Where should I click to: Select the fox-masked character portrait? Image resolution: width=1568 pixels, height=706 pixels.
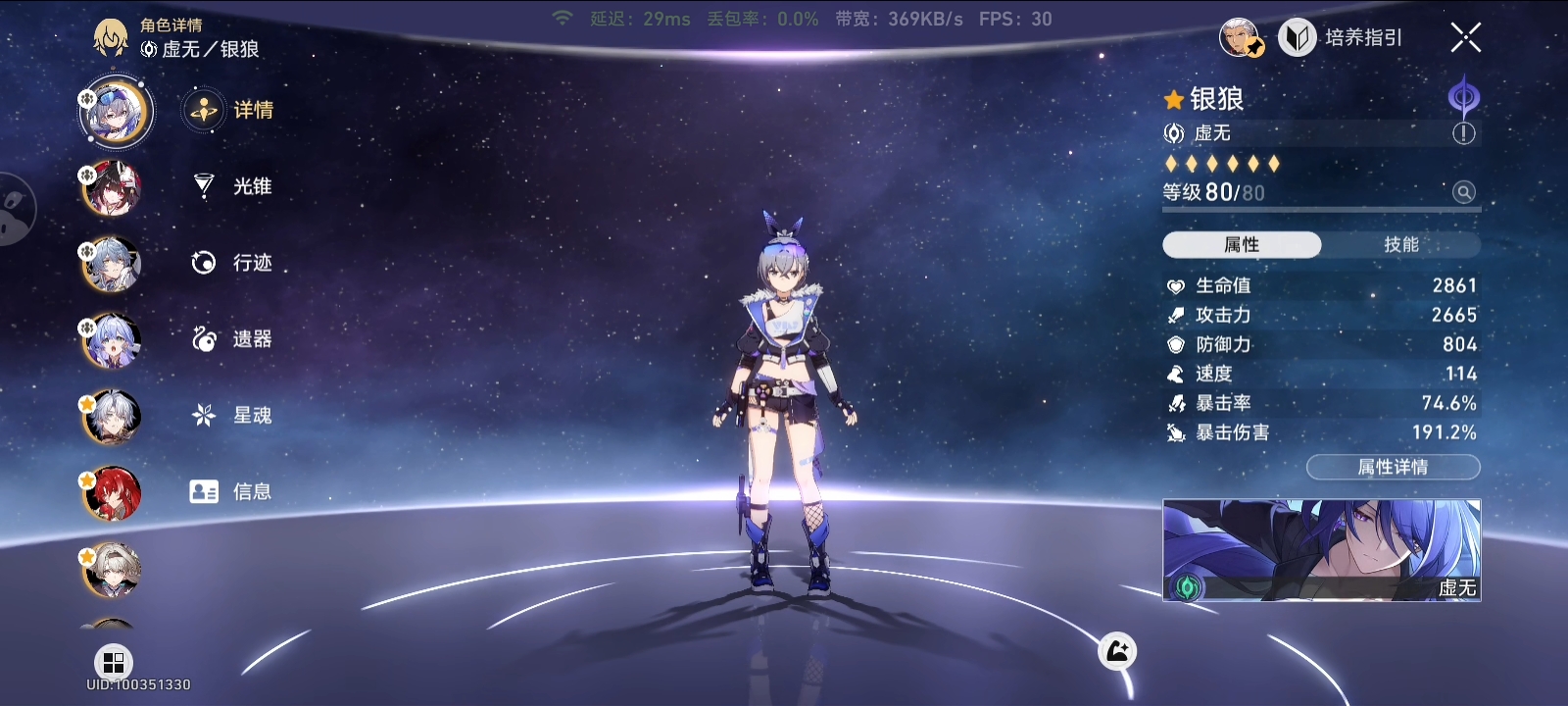(113, 188)
